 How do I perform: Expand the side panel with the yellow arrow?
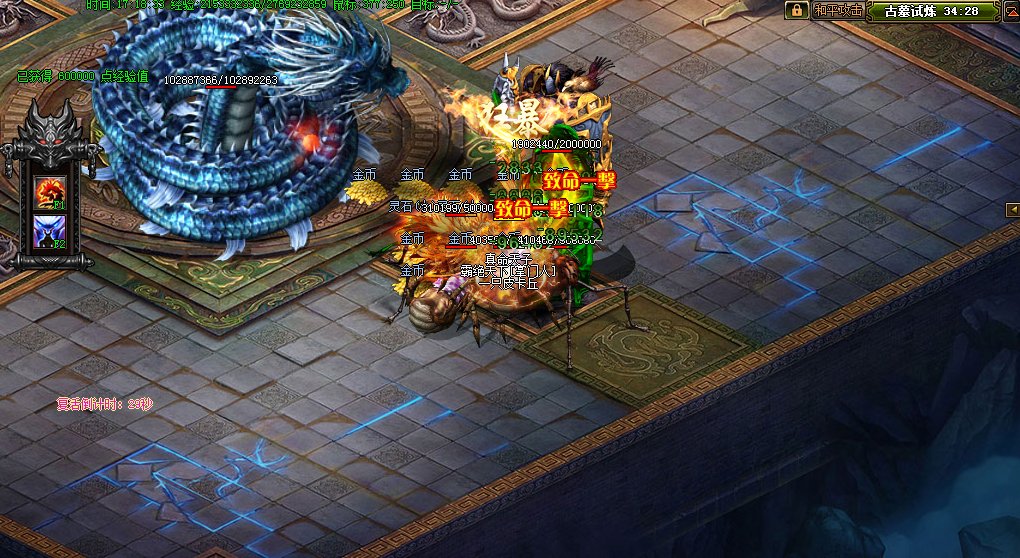(x=1012, y=208)
